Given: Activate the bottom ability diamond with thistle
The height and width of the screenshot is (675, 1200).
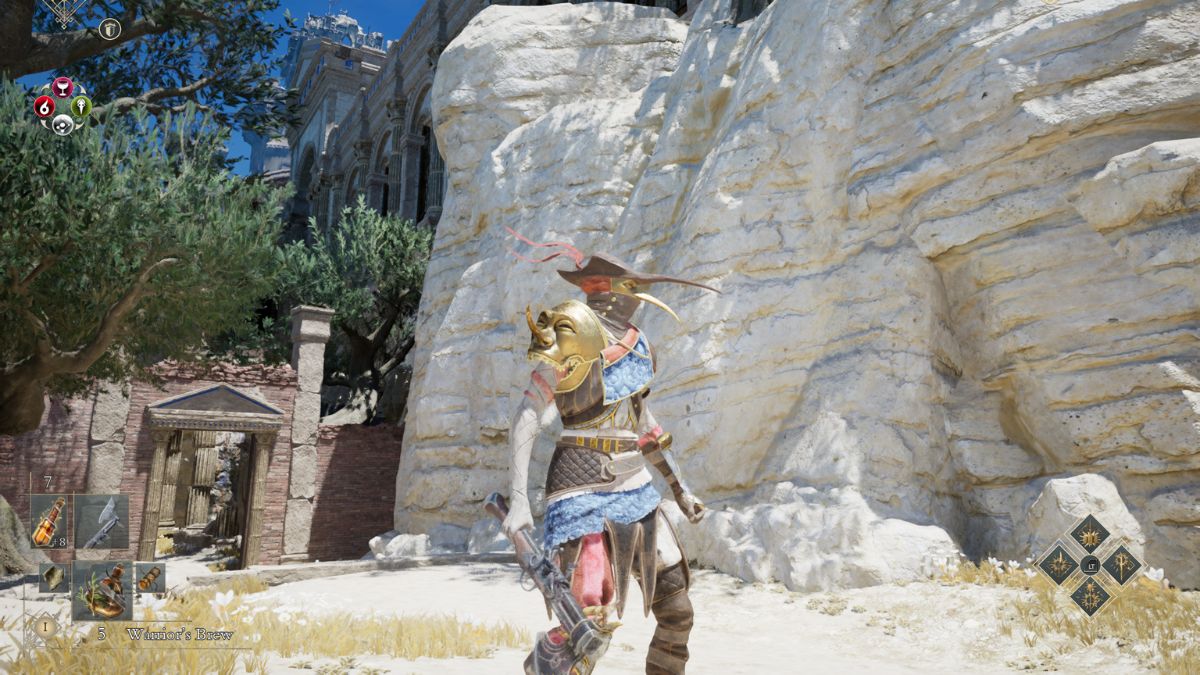Looking at the screenshot, I should point(1089,596).
